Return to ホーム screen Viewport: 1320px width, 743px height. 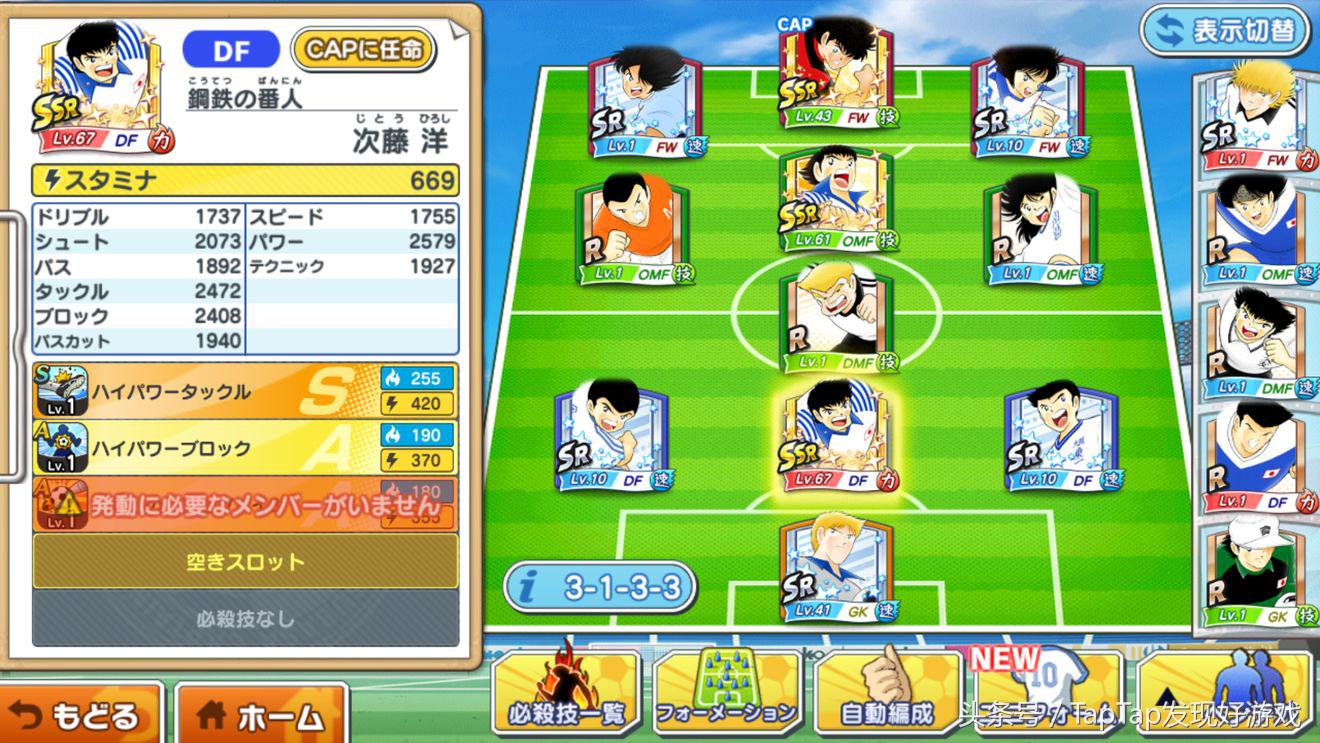click(x=261, y=714)
